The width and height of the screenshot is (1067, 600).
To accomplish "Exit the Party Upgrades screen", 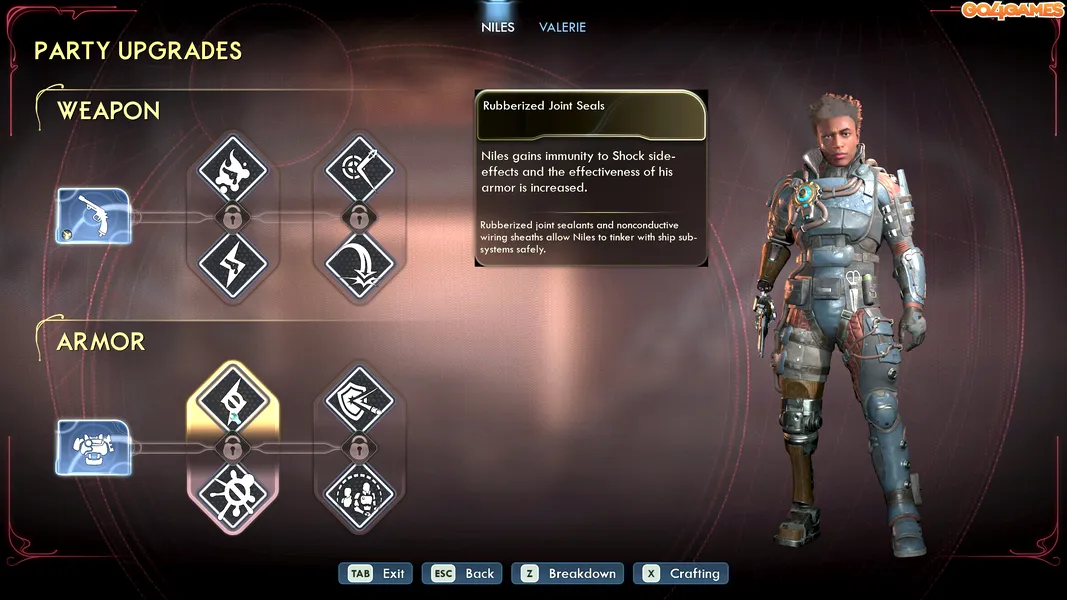I will click(377, 574).
